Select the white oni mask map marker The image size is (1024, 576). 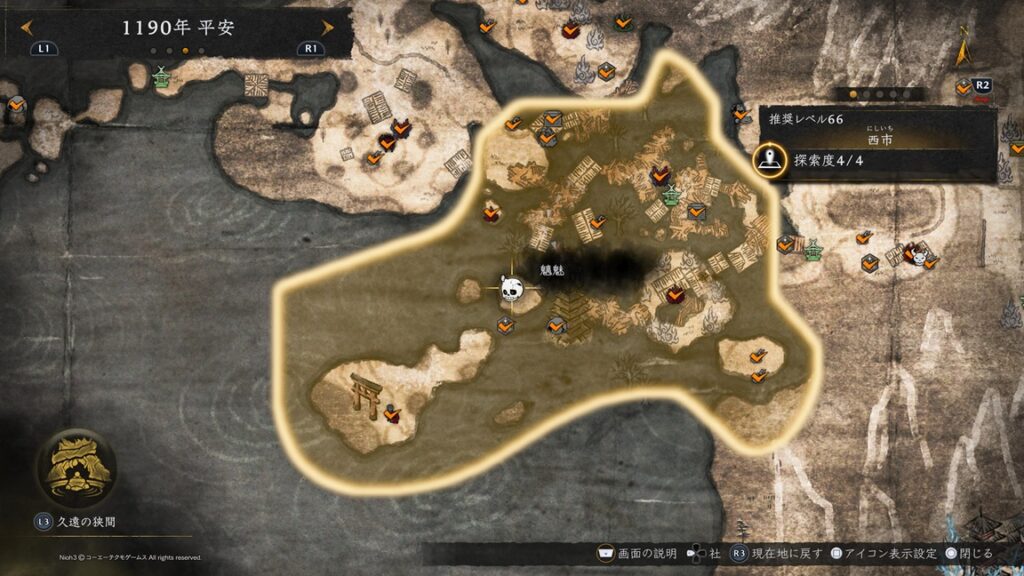(x=919, y=255)
